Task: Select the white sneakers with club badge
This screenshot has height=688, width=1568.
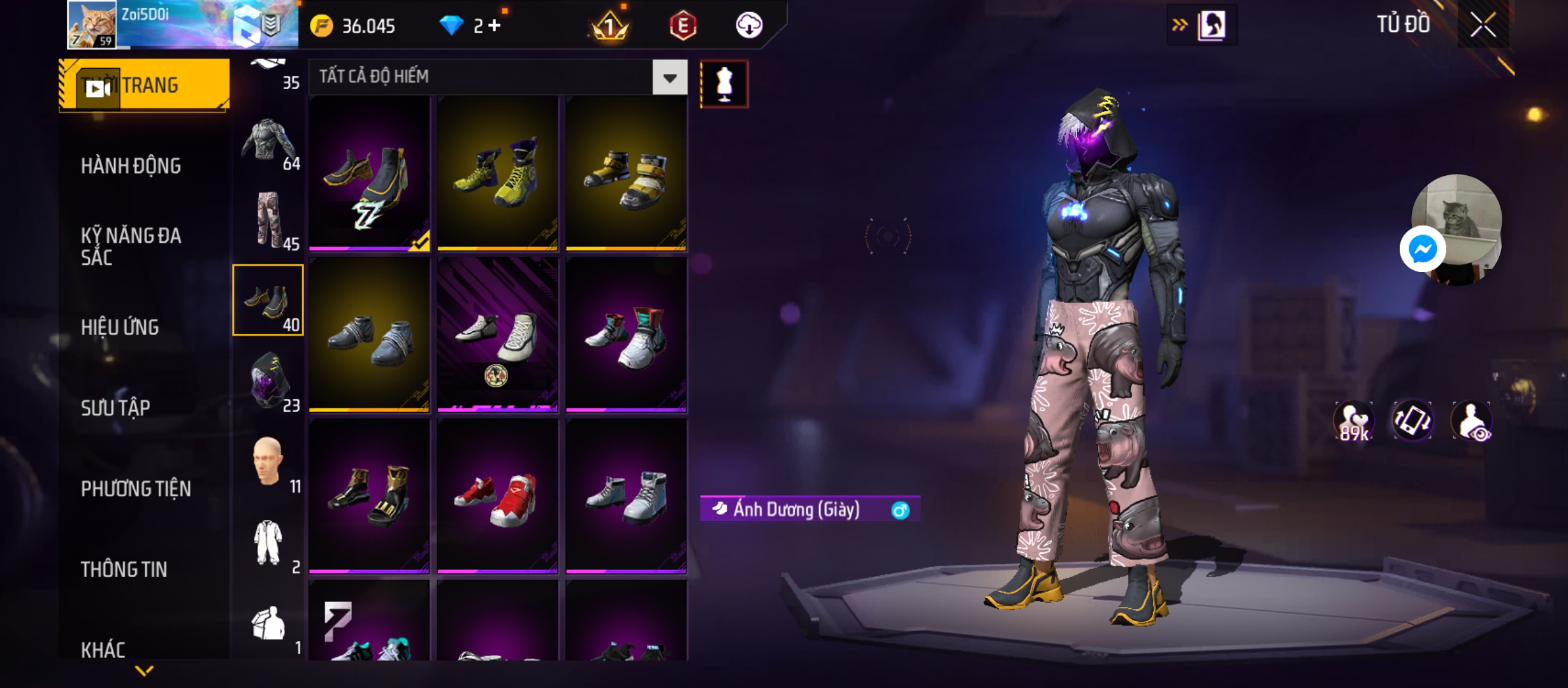Action: tap(497, 335)
